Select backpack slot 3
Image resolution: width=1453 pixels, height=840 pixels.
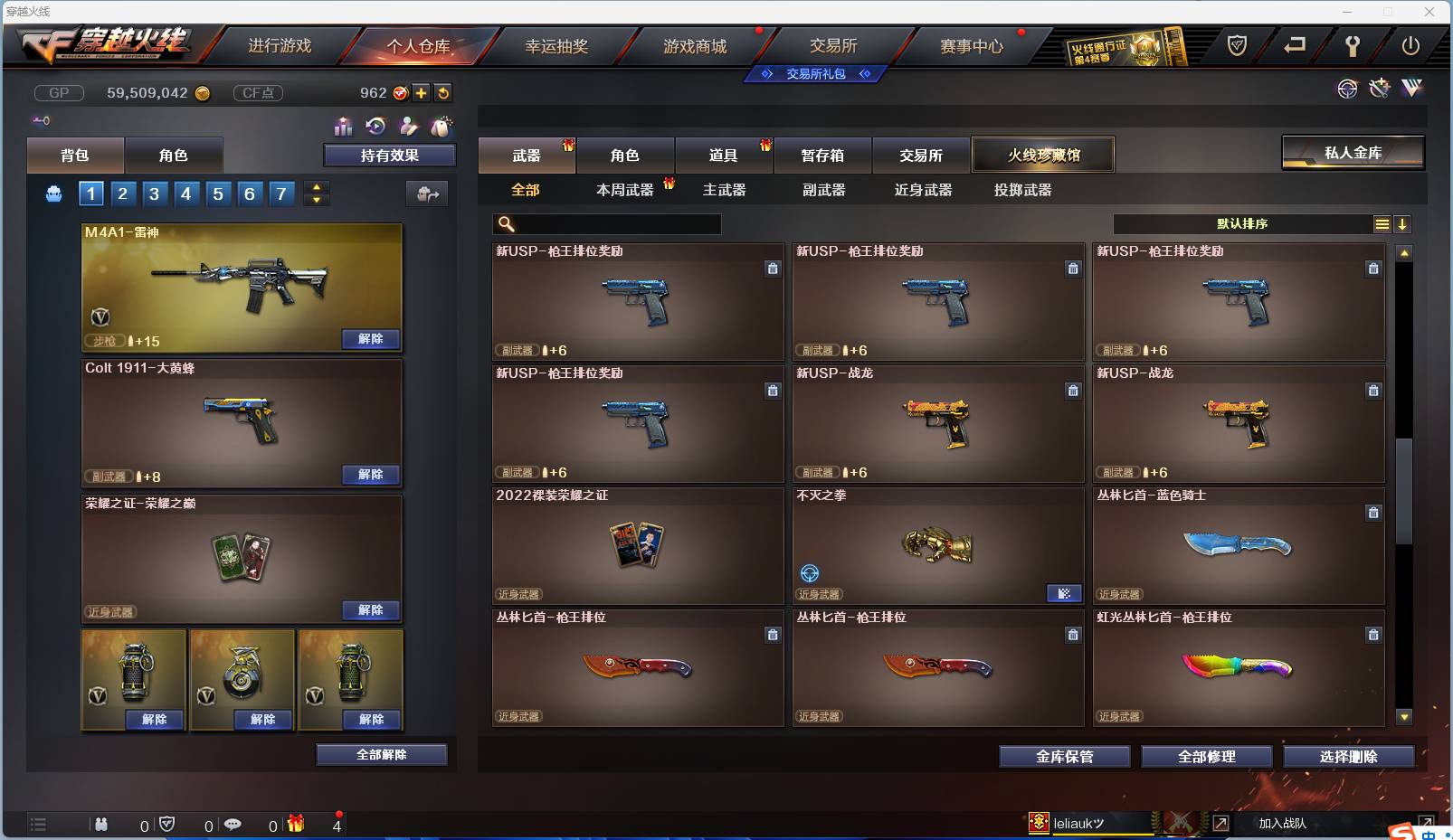[x=154, y=193]
